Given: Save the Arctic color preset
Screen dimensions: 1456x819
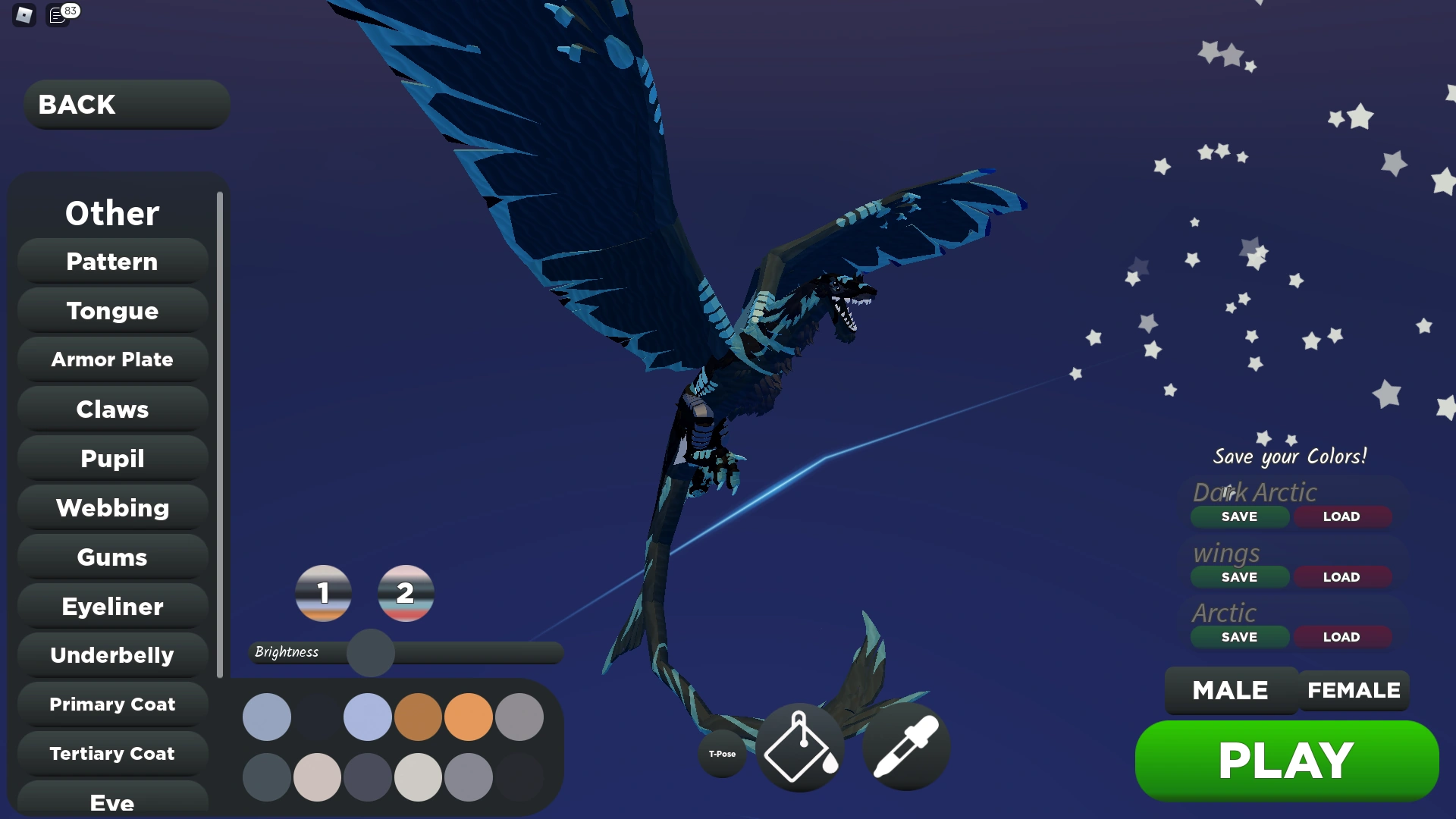Looking at the screenshot, I should (x=1239, y=637).
